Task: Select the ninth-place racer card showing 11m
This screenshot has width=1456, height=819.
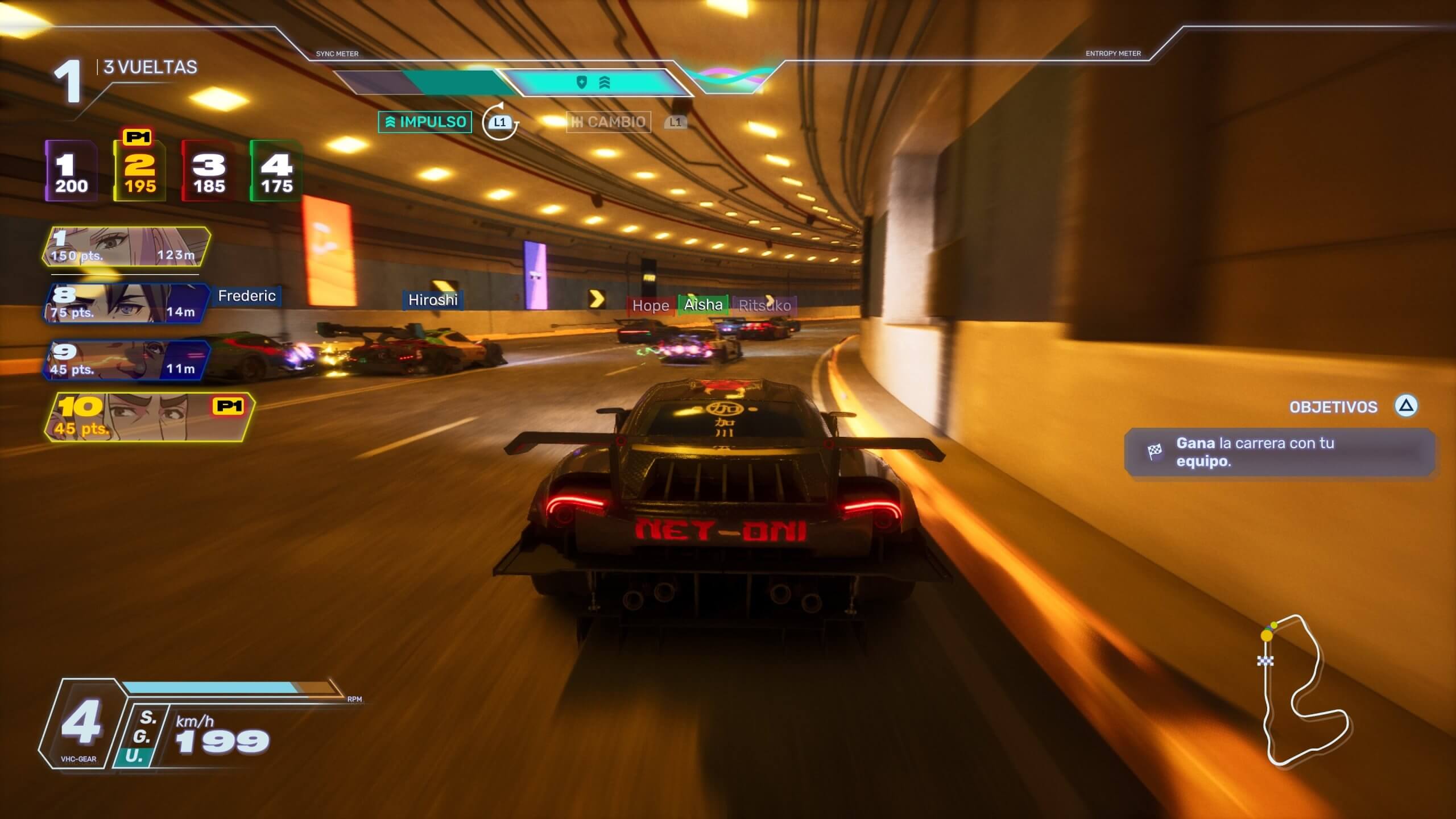Action: 126,360
